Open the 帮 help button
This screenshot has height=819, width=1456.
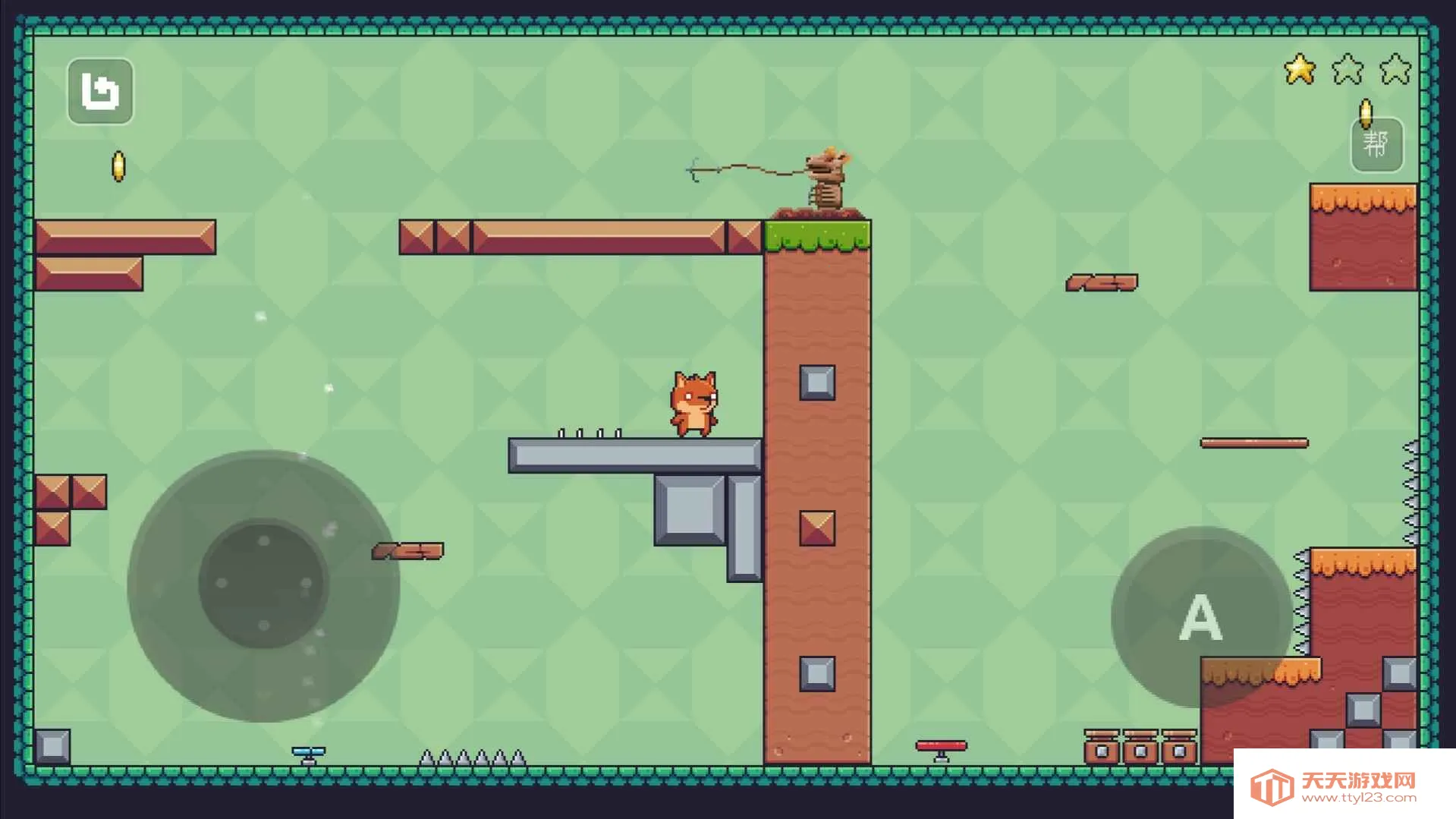(x=1376, y=144)
